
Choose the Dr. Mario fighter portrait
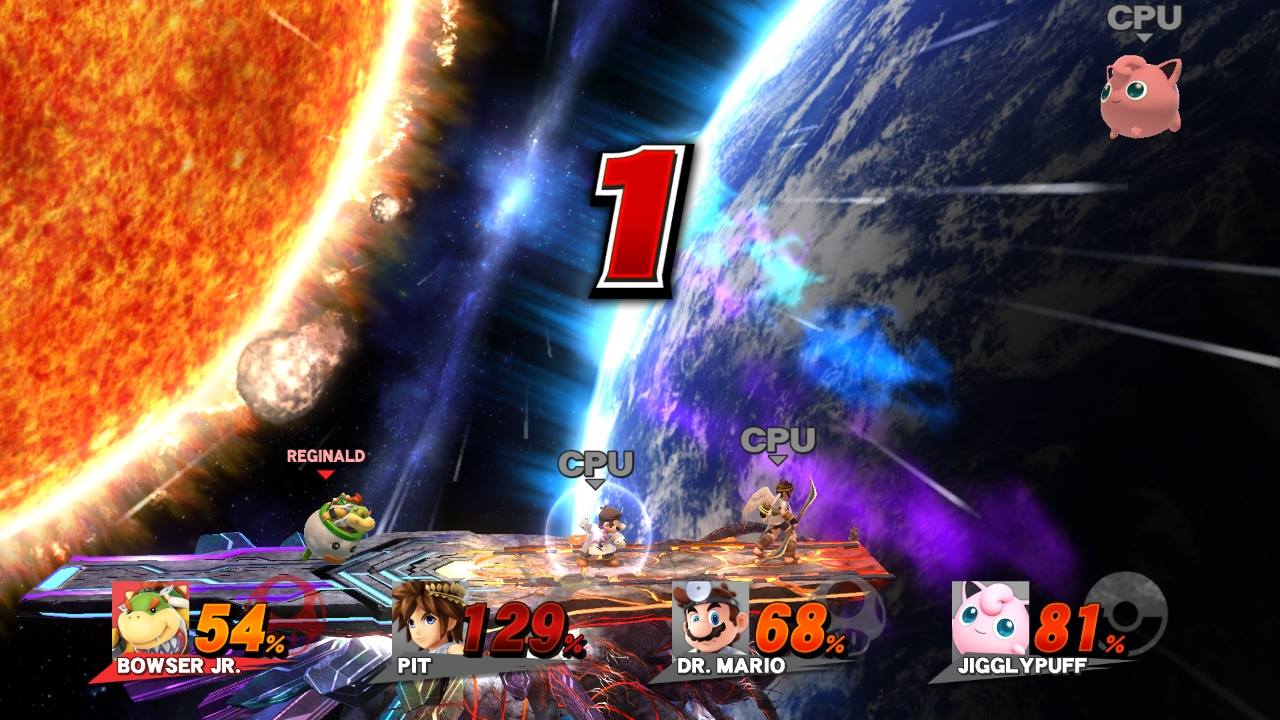(710, 620)
